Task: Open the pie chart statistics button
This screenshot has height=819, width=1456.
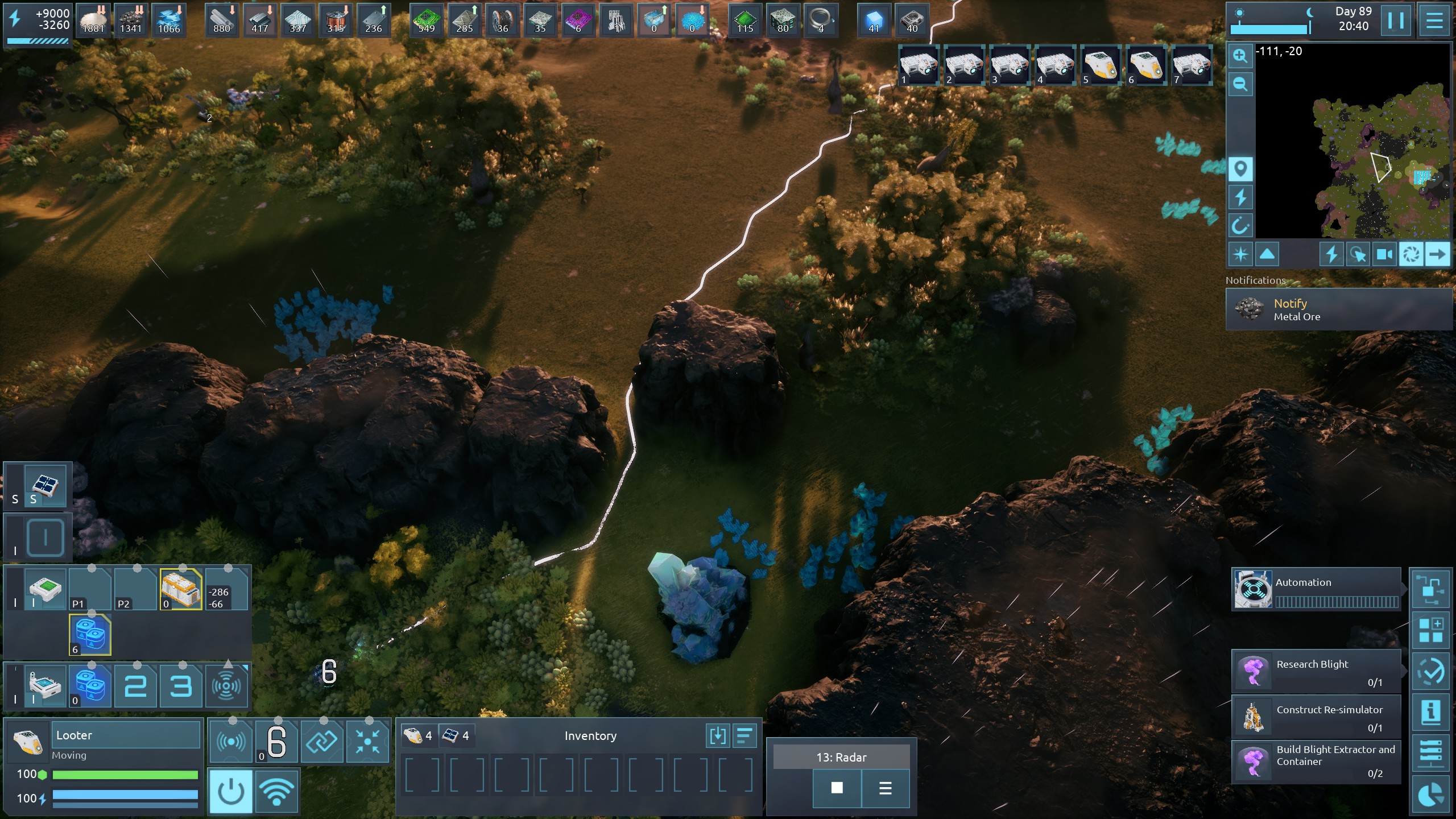Action: (1431, 794)
